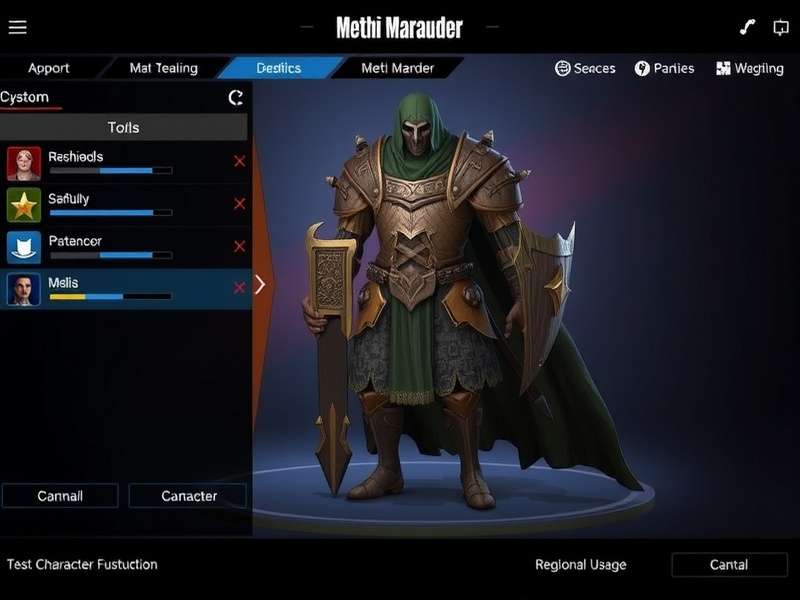Click the Cannail button

coord(60,496)
